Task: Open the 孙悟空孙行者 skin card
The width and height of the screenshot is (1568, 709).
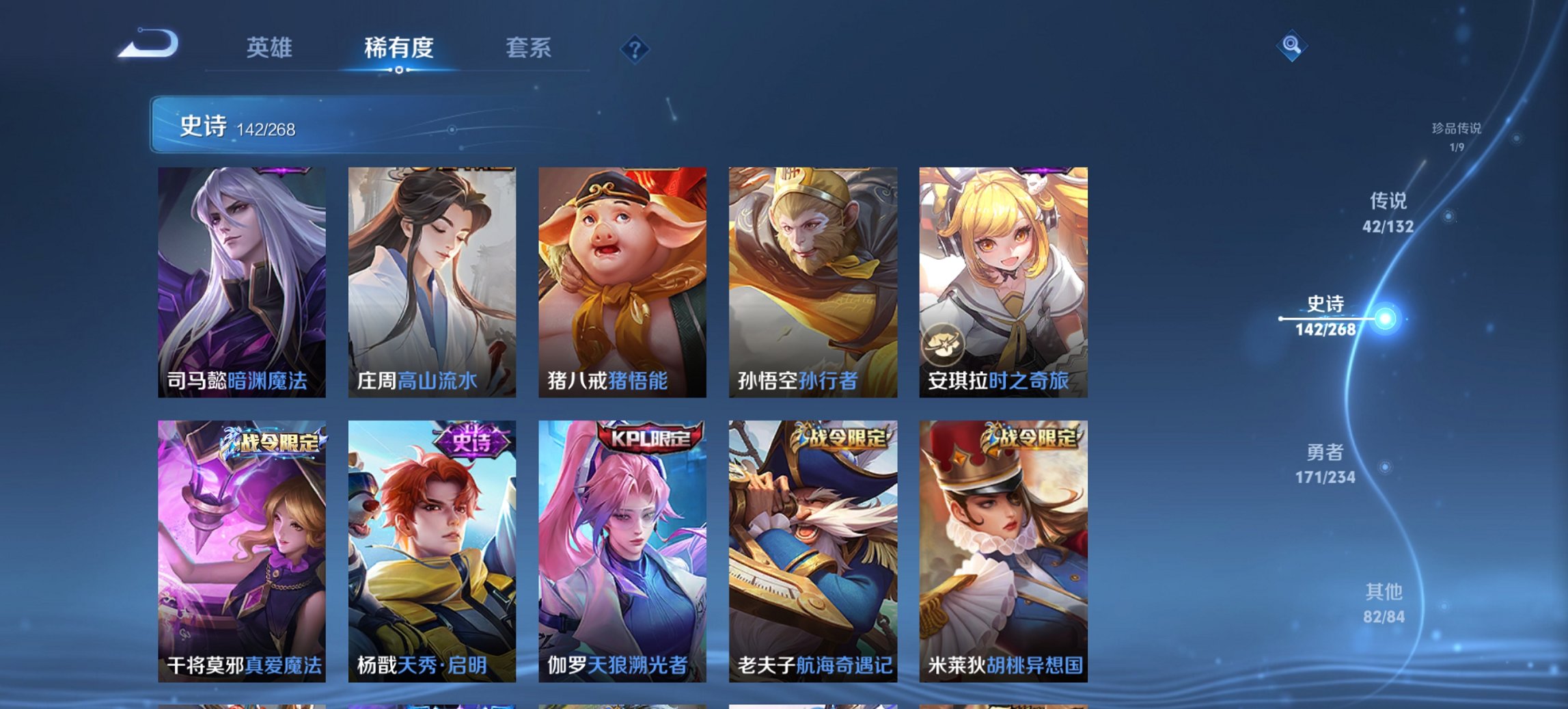Action: [x=813, y=280]
